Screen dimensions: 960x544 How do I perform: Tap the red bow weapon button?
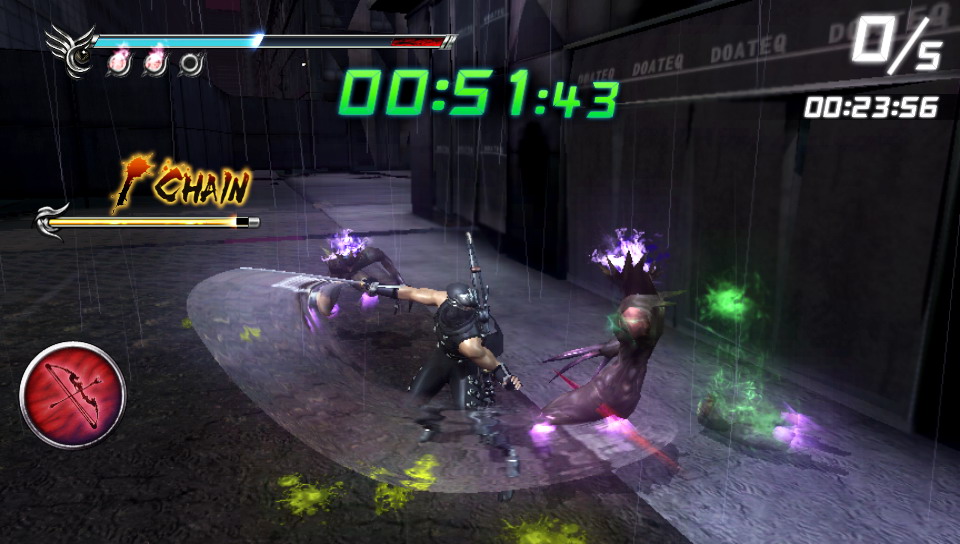(72, 394)
